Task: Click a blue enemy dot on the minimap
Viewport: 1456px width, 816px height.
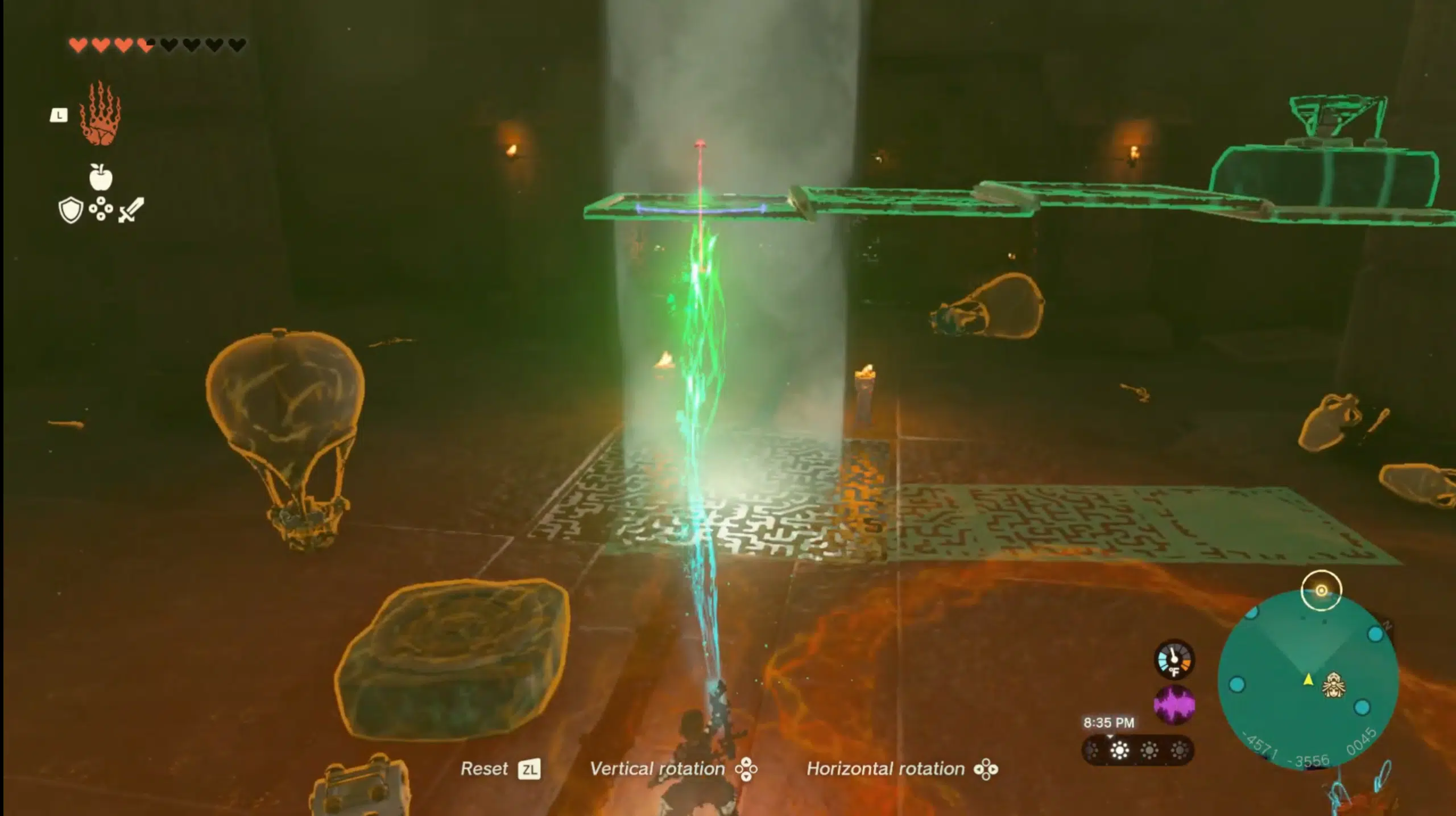Action: point(1375,634)
